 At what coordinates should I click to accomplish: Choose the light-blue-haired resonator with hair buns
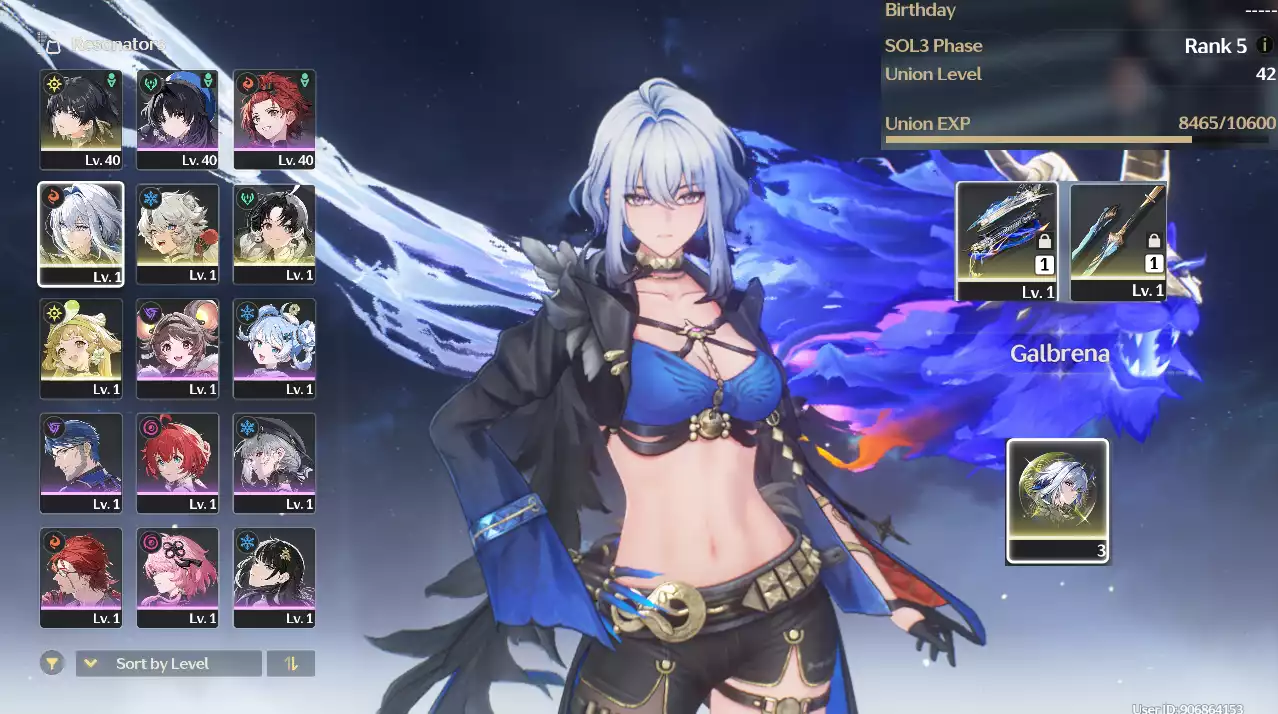274,348
